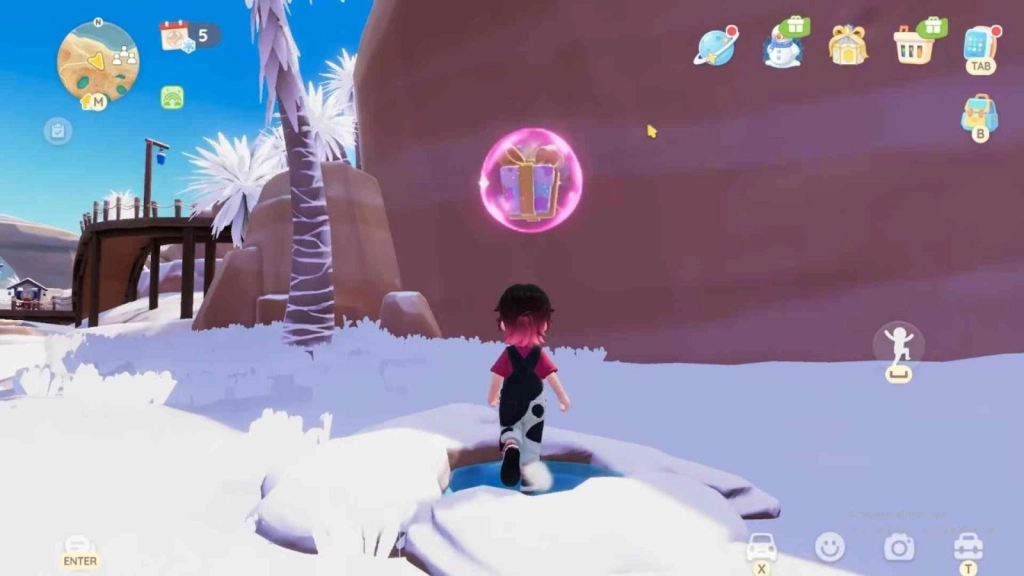Click the car vehicle icon
The height and width of the screenshot is (576, 1024).
tap(762, 547)
